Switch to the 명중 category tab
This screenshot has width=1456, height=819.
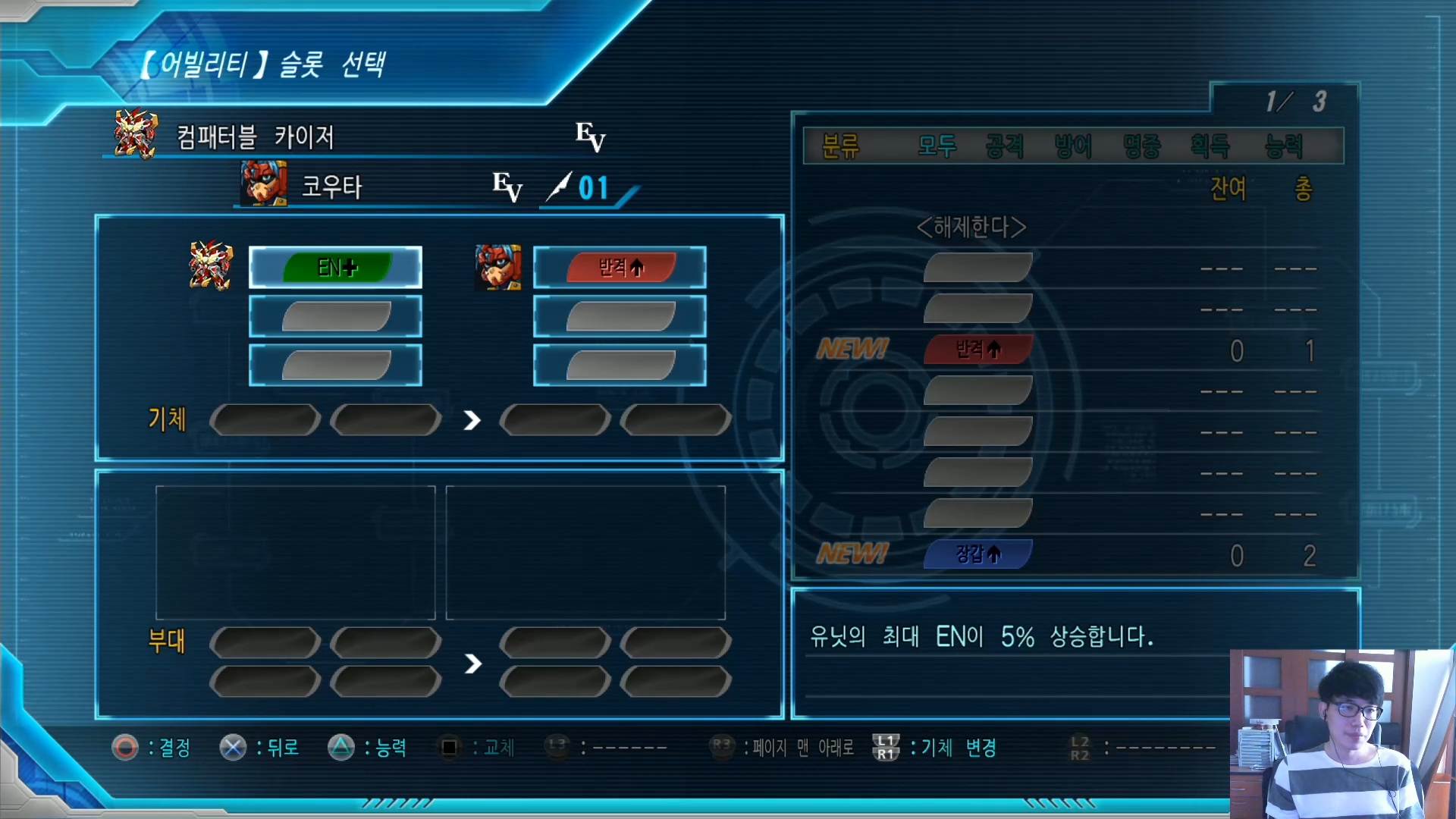(1141, 146)
